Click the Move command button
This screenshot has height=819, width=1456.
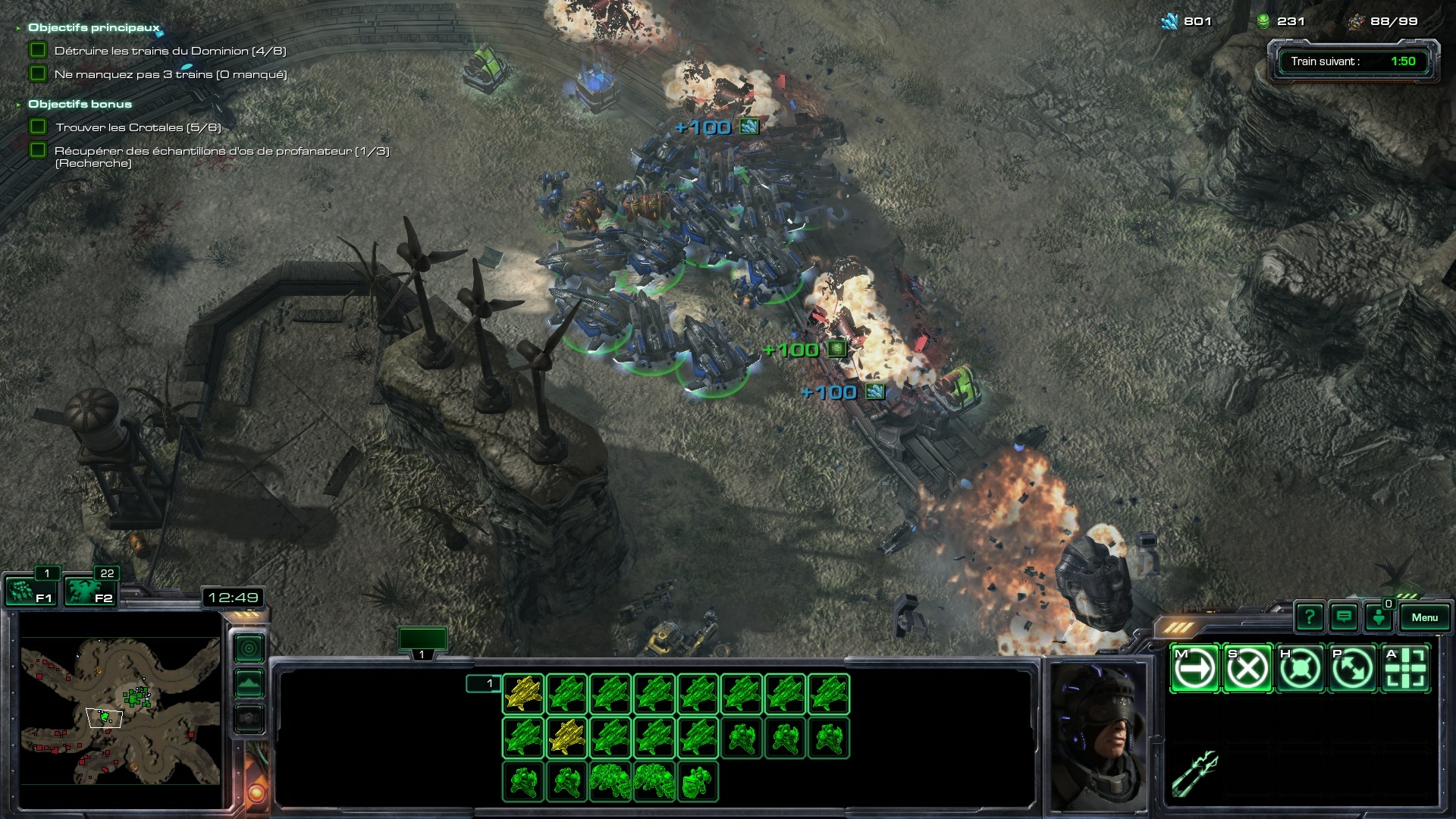[1194, 669]
